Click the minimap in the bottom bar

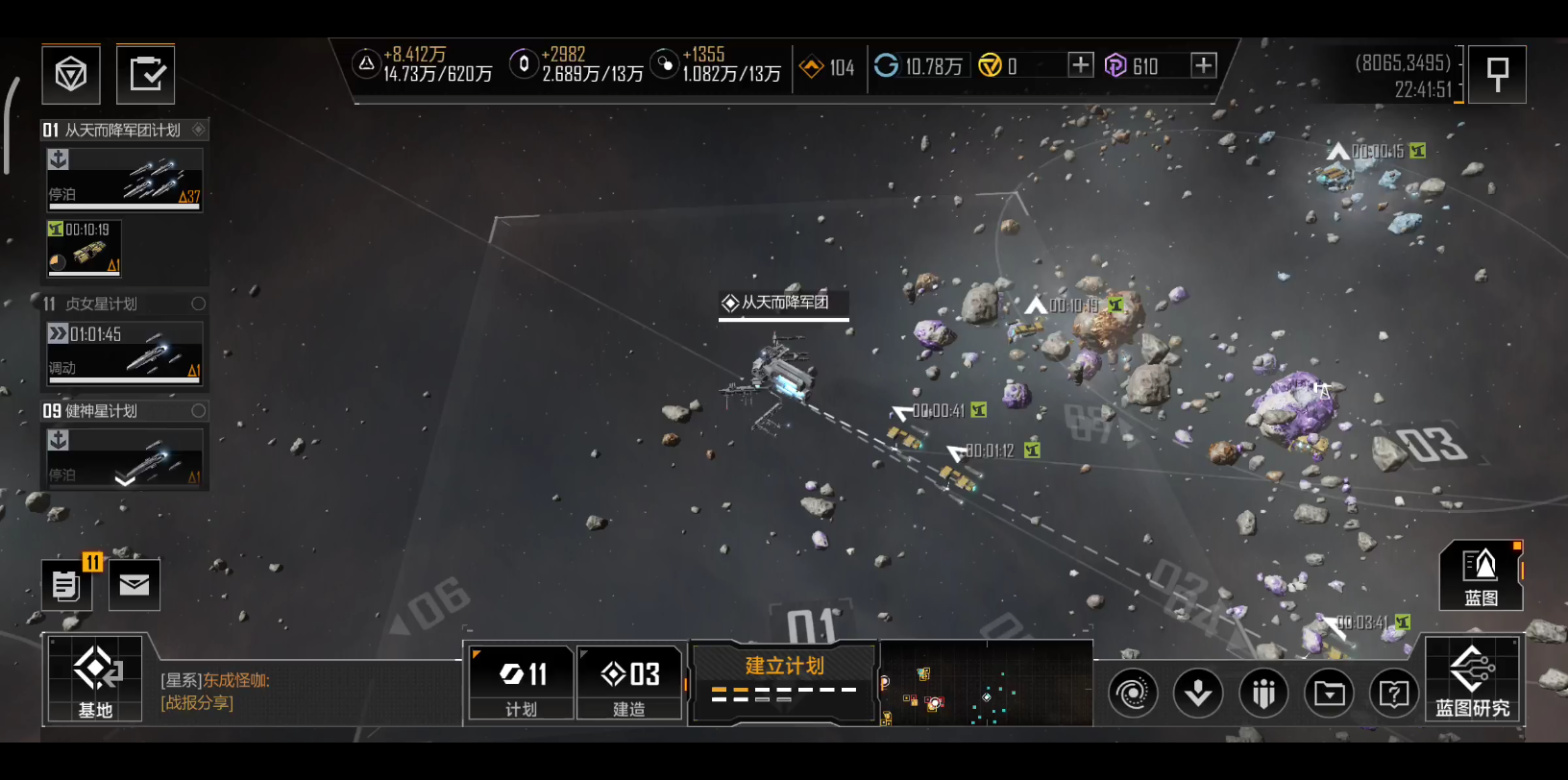coord(986,684)
